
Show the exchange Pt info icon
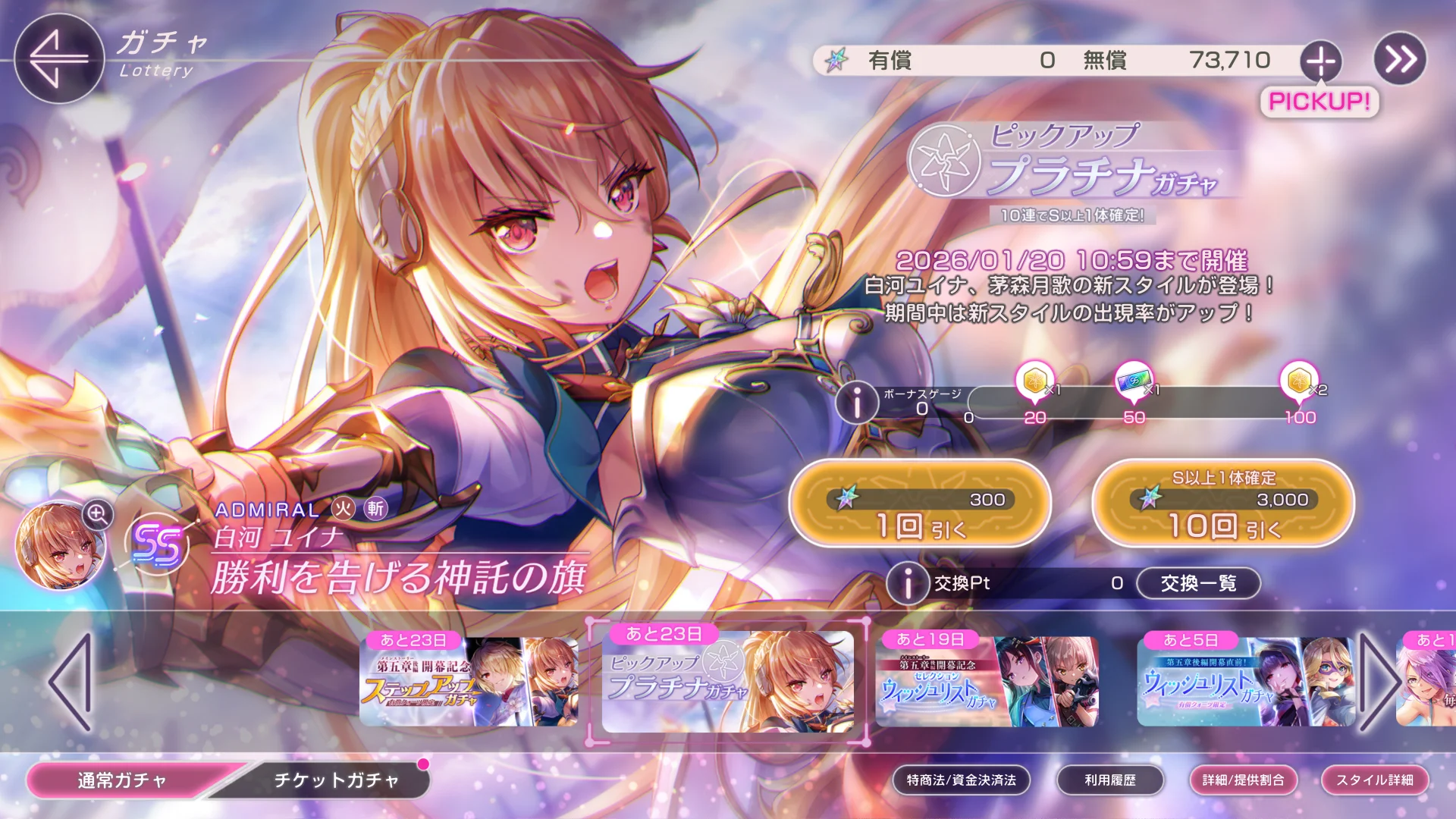907,583
